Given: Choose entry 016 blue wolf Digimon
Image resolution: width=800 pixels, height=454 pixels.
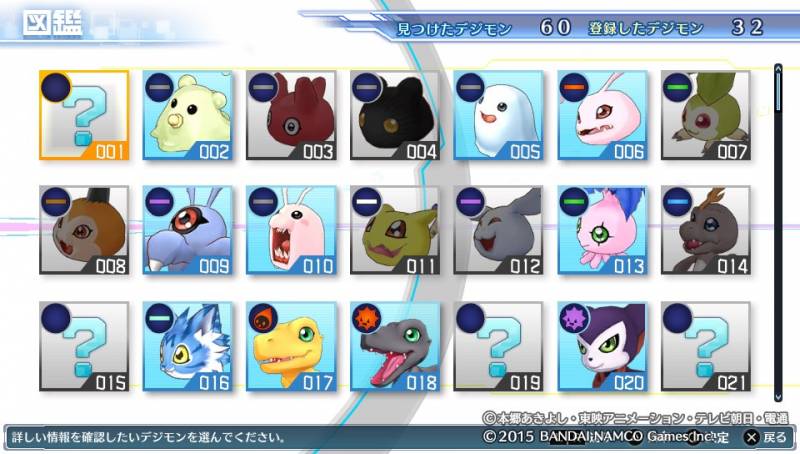Looking at the screenshot, I should (188, 347).
